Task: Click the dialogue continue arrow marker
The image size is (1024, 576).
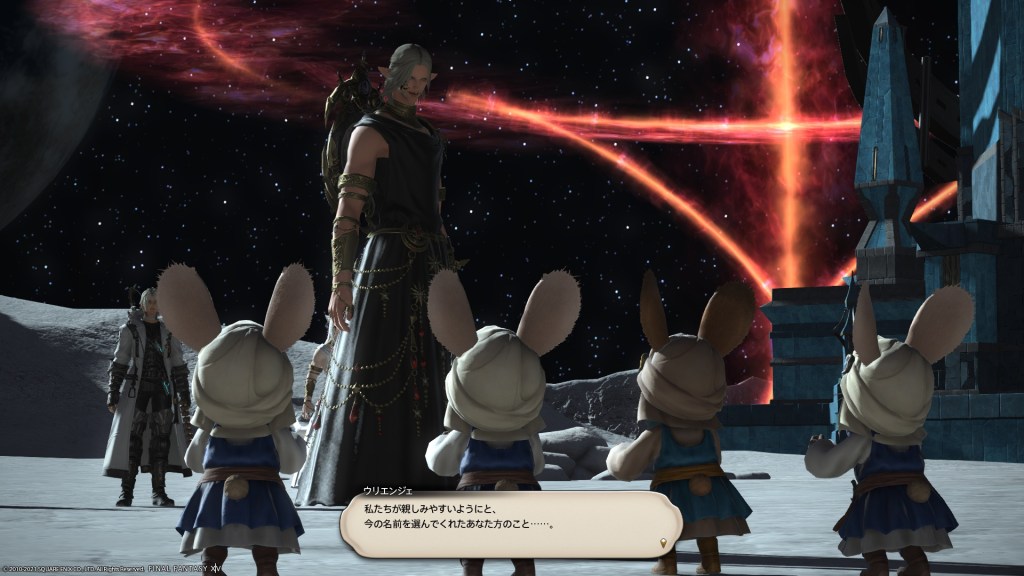Action: [x=664, y=543]
